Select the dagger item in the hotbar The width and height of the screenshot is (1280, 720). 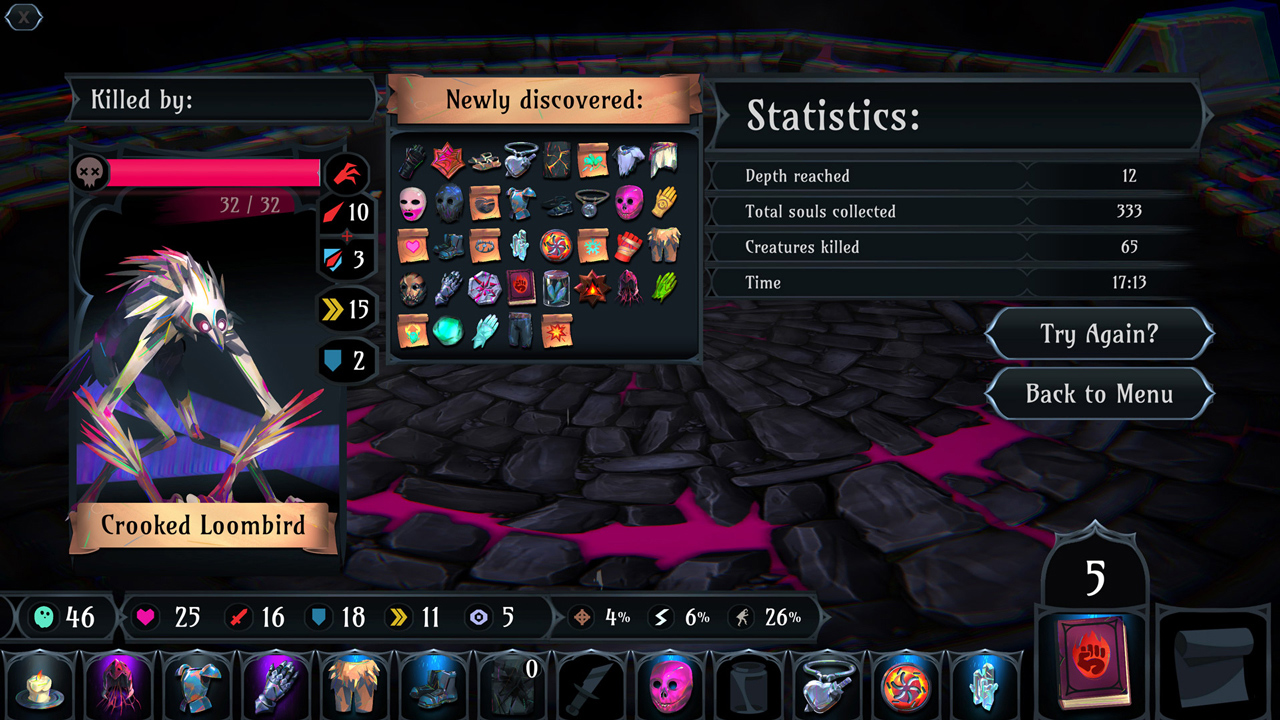(591, 686)
